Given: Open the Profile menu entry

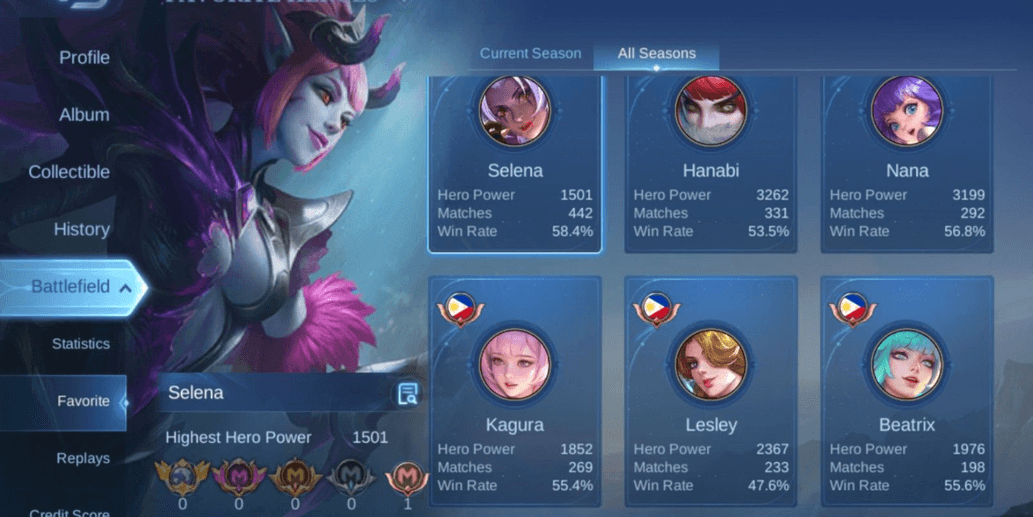Looking at the screenshot, I should [x=84, y=58].
